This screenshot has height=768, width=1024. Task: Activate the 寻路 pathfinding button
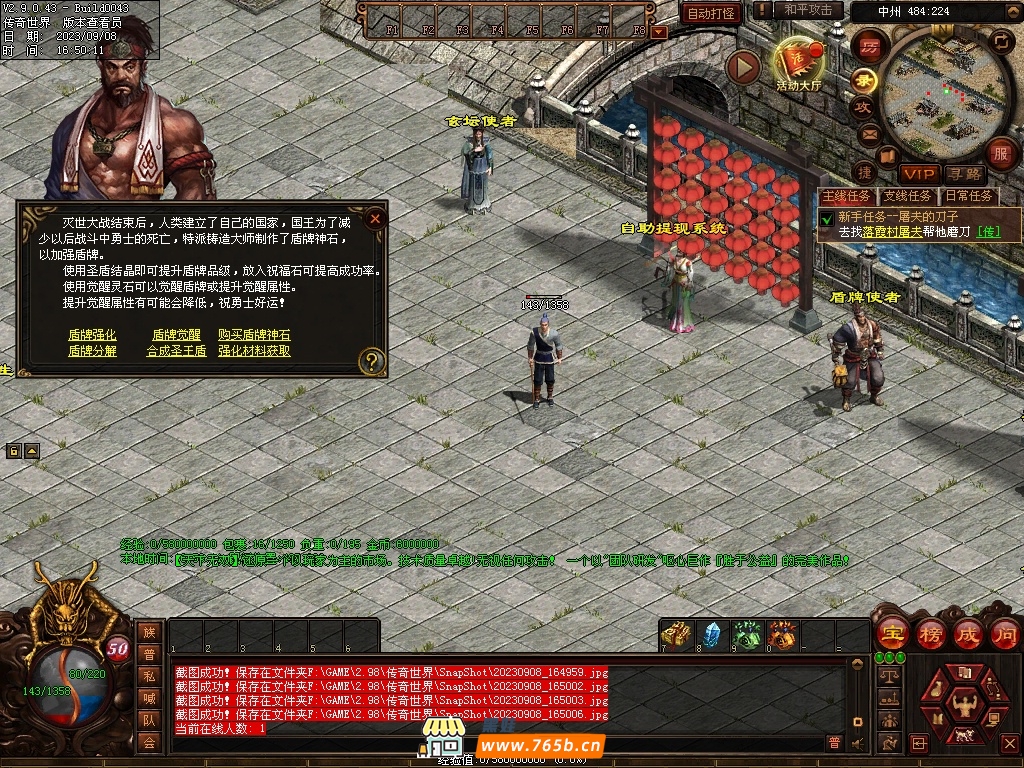pyautogui.click(x=964, y=174)
